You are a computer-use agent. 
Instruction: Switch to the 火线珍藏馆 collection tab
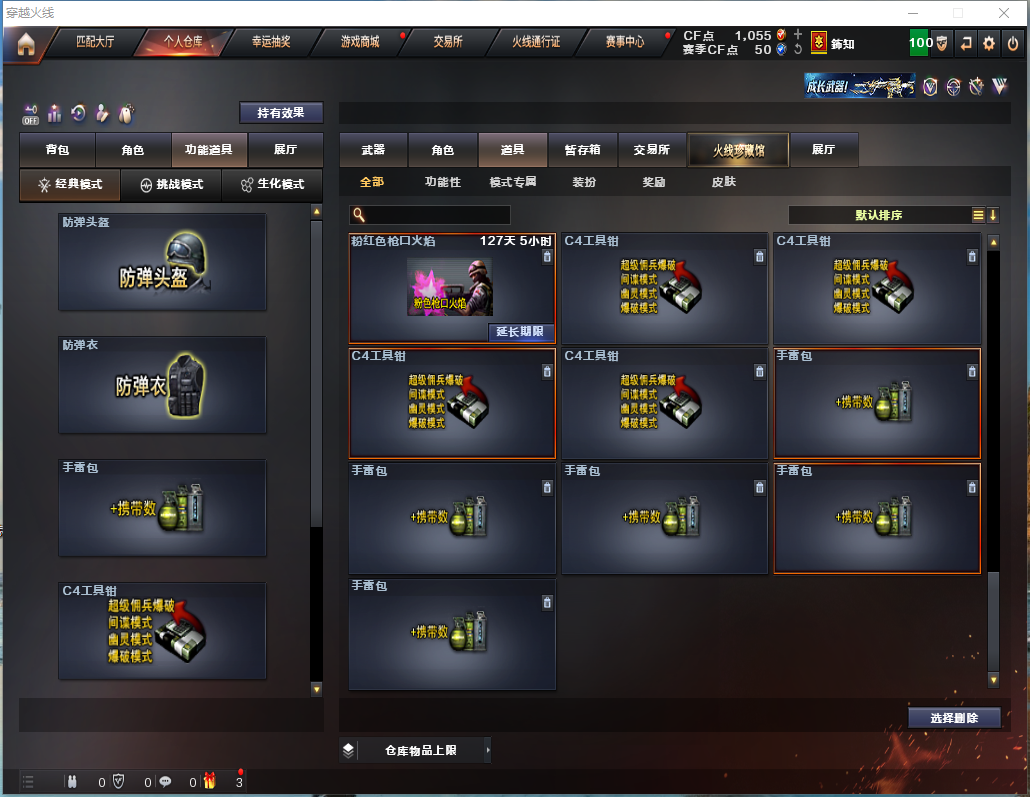point(738,150)
